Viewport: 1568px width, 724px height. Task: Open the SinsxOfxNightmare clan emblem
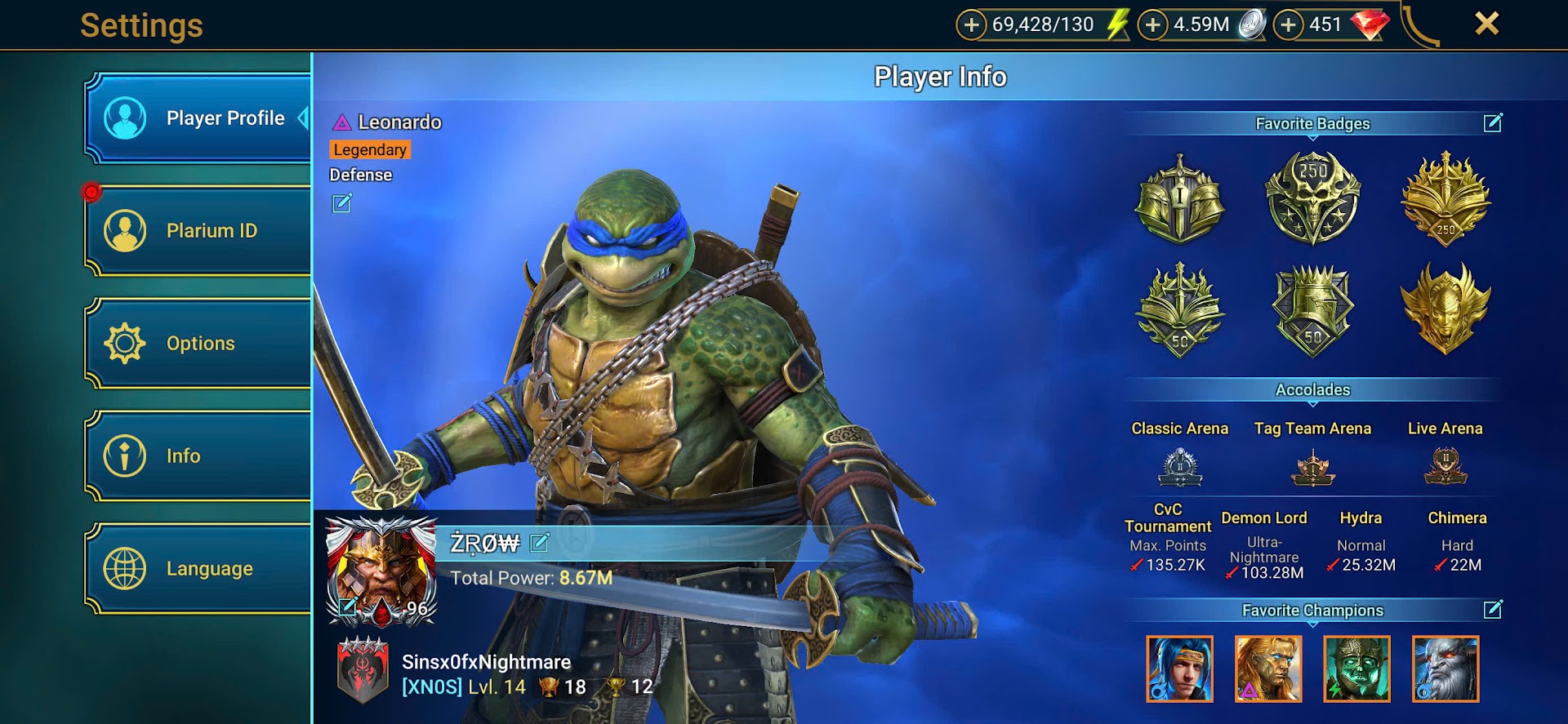pos(363,671)
